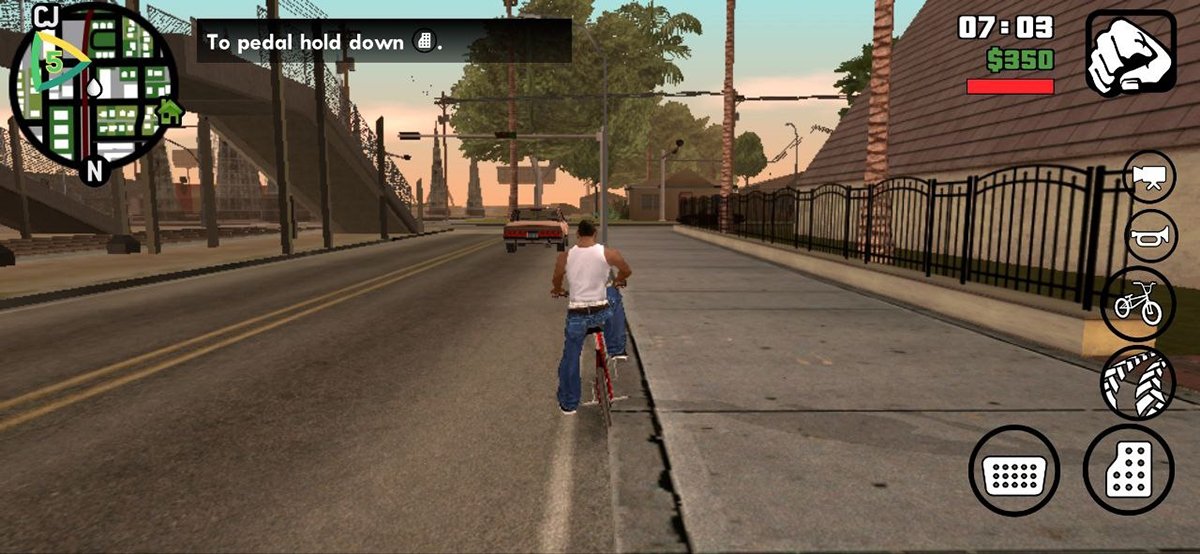Tap the tall accelerator pedal button

tap(1128, 470)
